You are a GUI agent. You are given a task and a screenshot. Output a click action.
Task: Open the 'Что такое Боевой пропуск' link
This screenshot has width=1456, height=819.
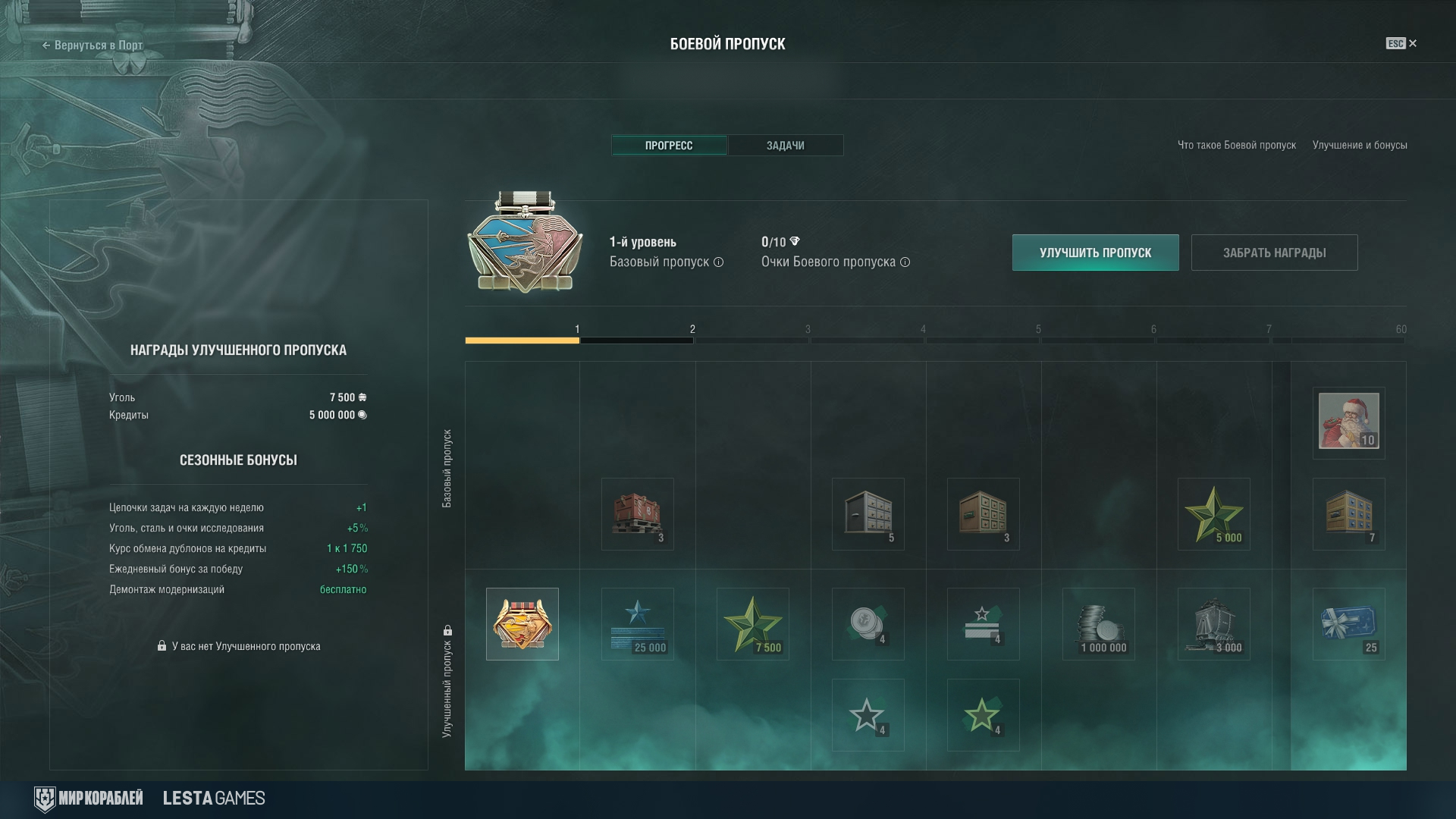[x=1236, y=146]
